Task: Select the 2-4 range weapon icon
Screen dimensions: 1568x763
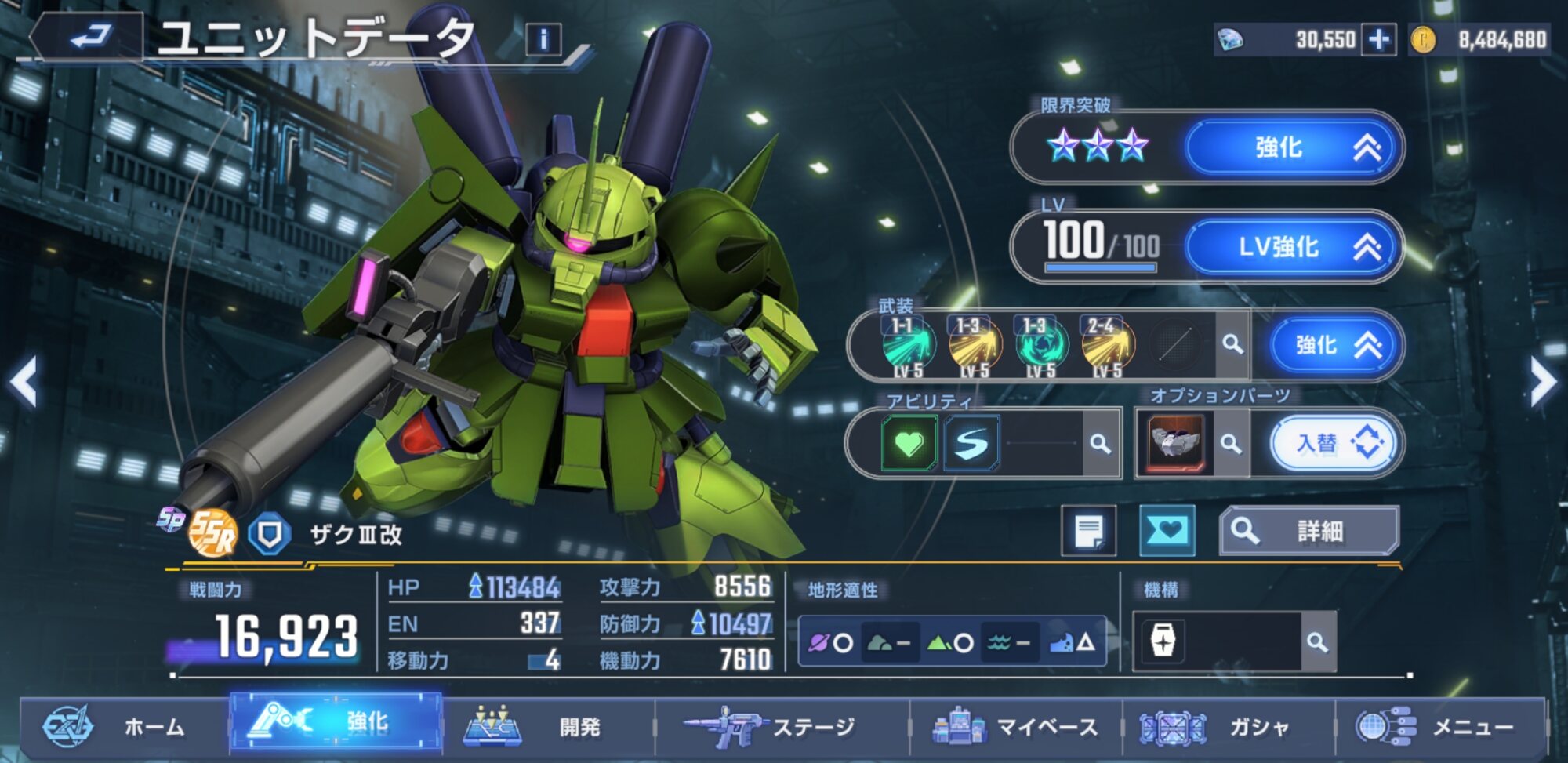Action: [1106, 346]
